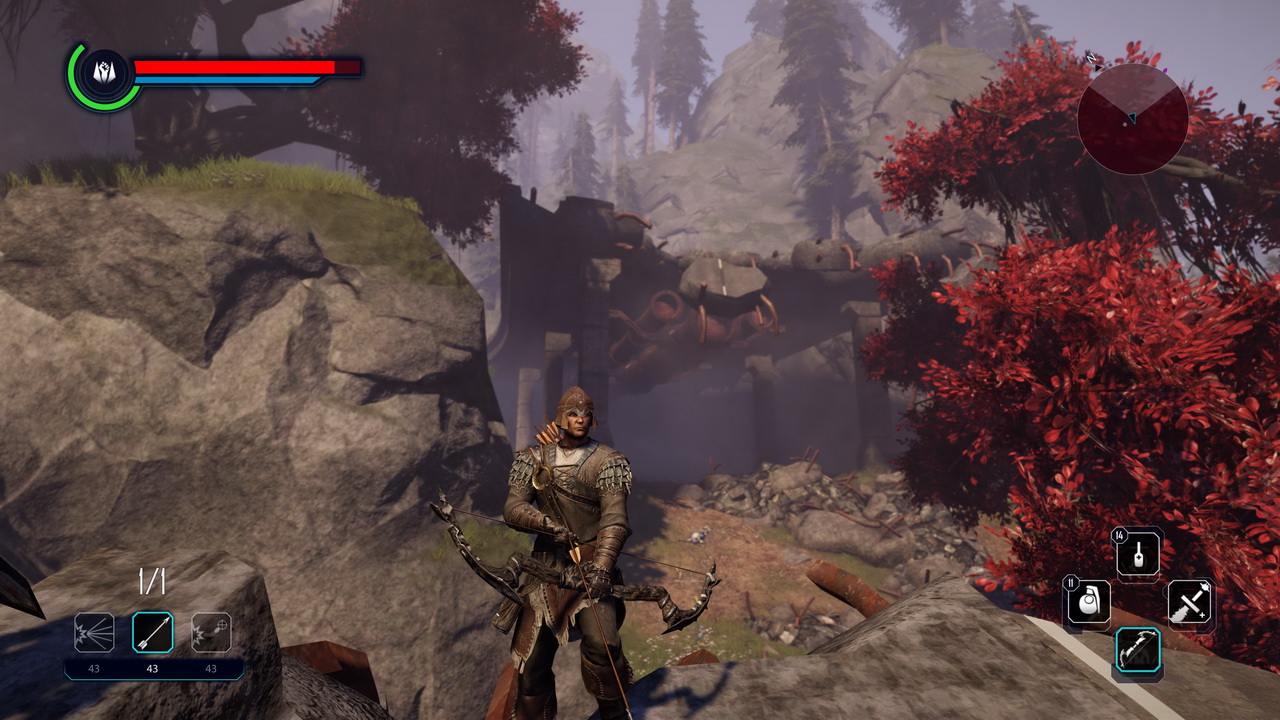Viewport: 1280px width, 720px height.
Task: Use the healing potion quick slot
Action: click(1139, 555)
